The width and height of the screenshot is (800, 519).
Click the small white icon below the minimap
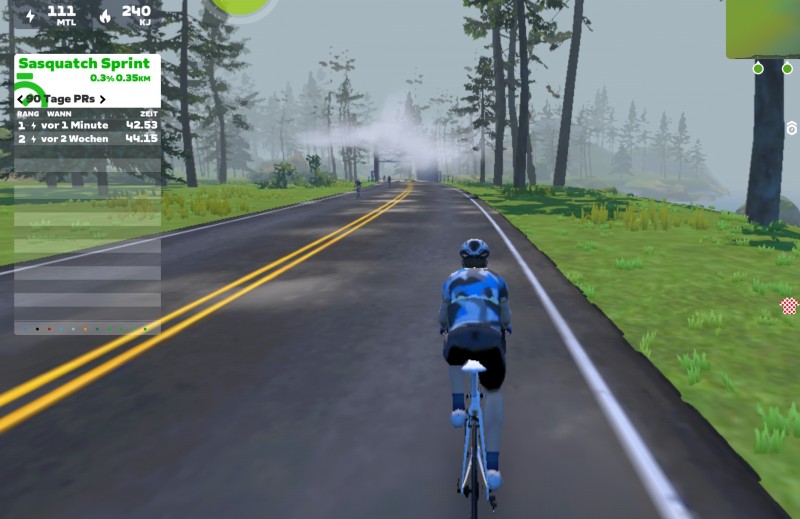(792, 128)
